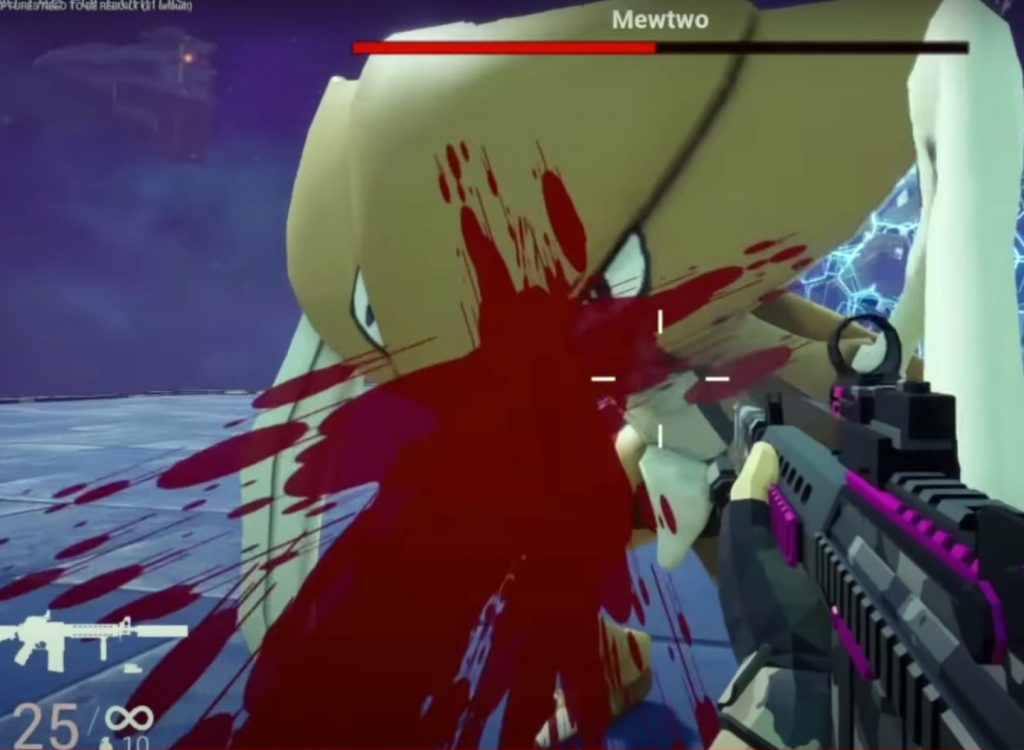Image resolution: width=1024 pixels, height=750 pixels.
Task: Select the assault rifle weapon icon
Action: (92, 639)
